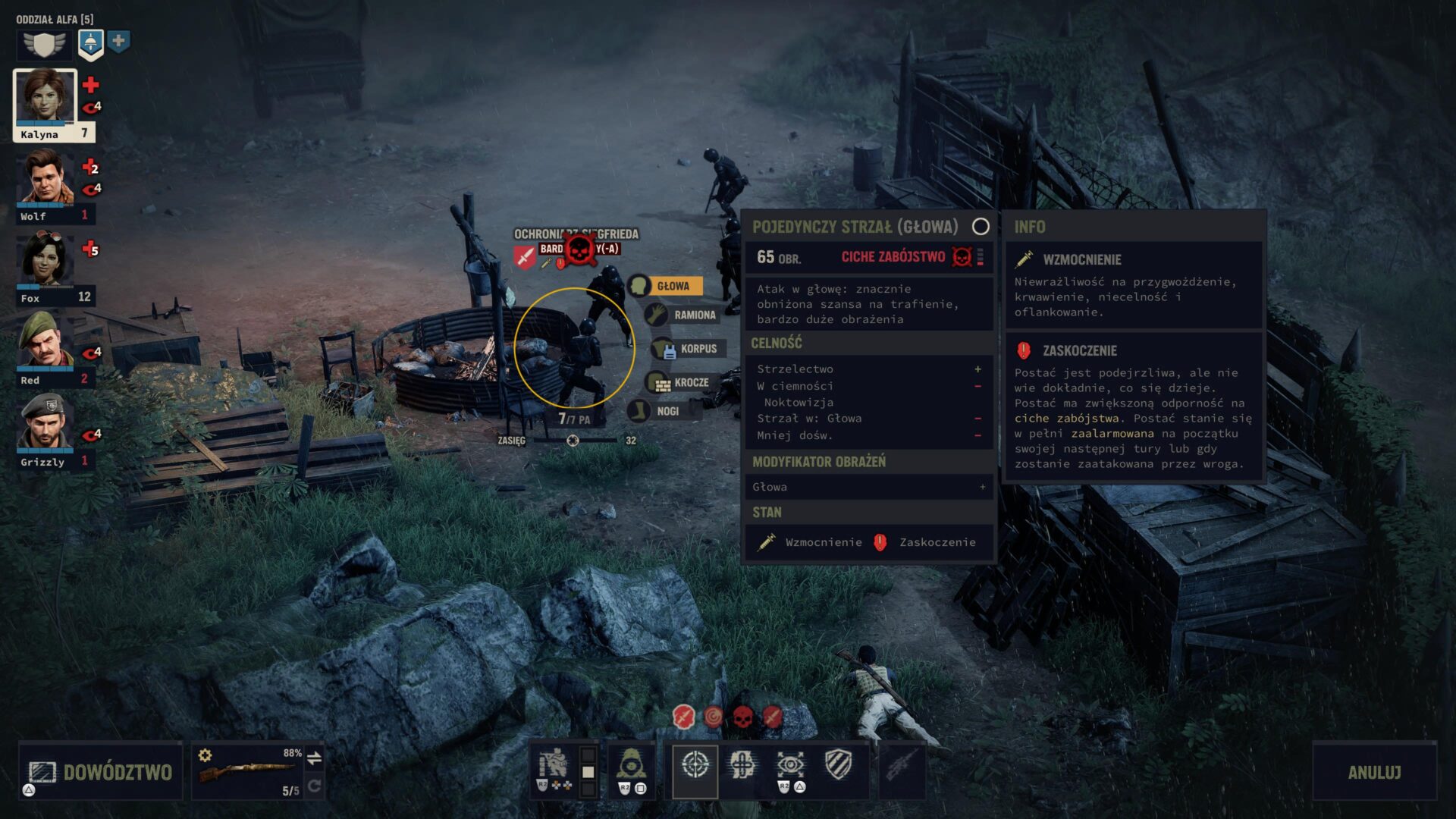Activate the eye overwatch ability
The width and height of the screenshot is (1456, 819).
pos(790,764)
